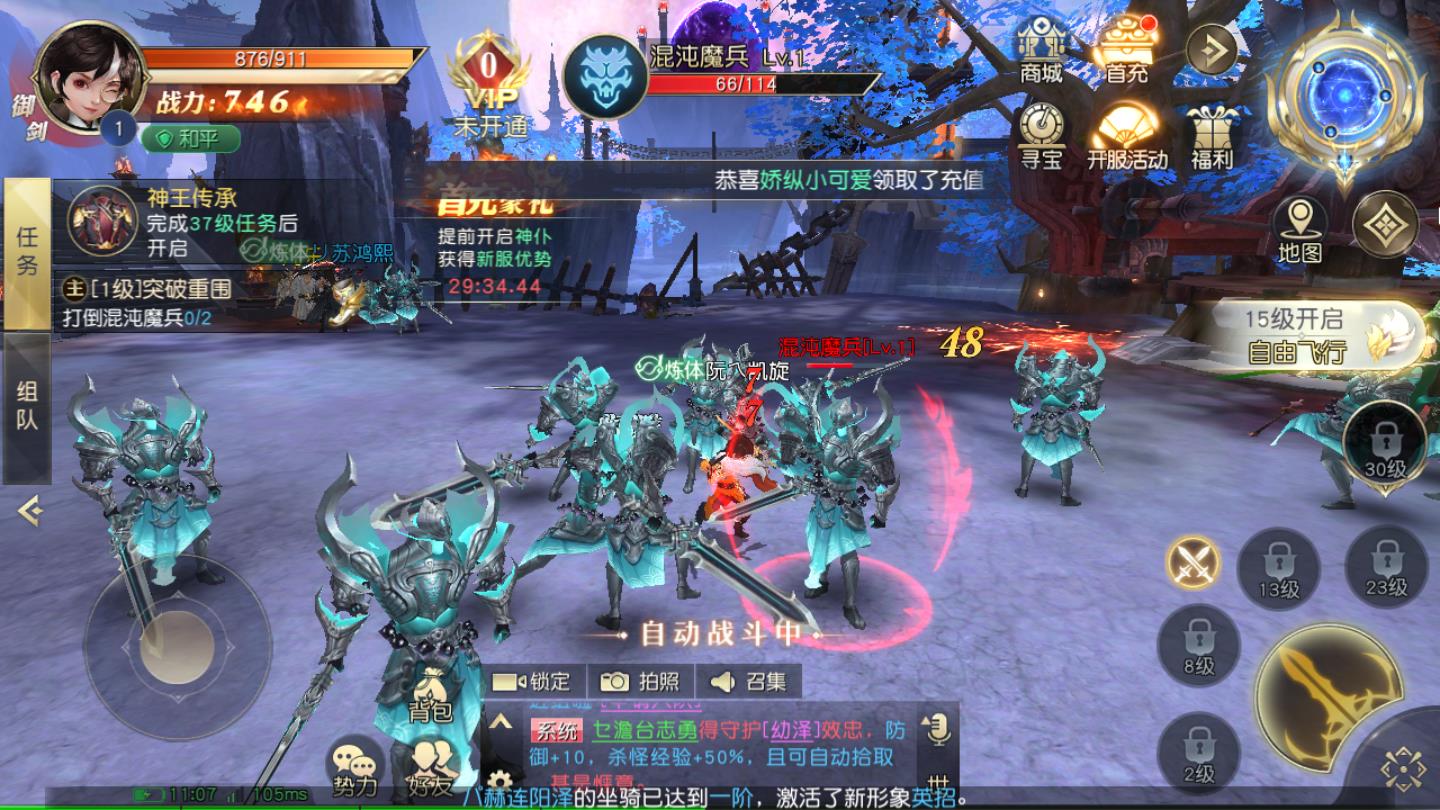Toggle off 自动战斗中 auto battle mode
This screenshot has height=810, width=1440.
click(720, 634)
